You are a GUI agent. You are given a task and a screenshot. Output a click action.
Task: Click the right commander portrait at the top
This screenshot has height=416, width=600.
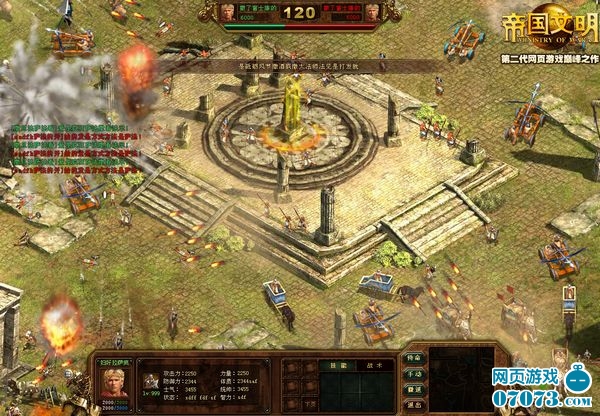pyautogui.click(x=373, y=14)
